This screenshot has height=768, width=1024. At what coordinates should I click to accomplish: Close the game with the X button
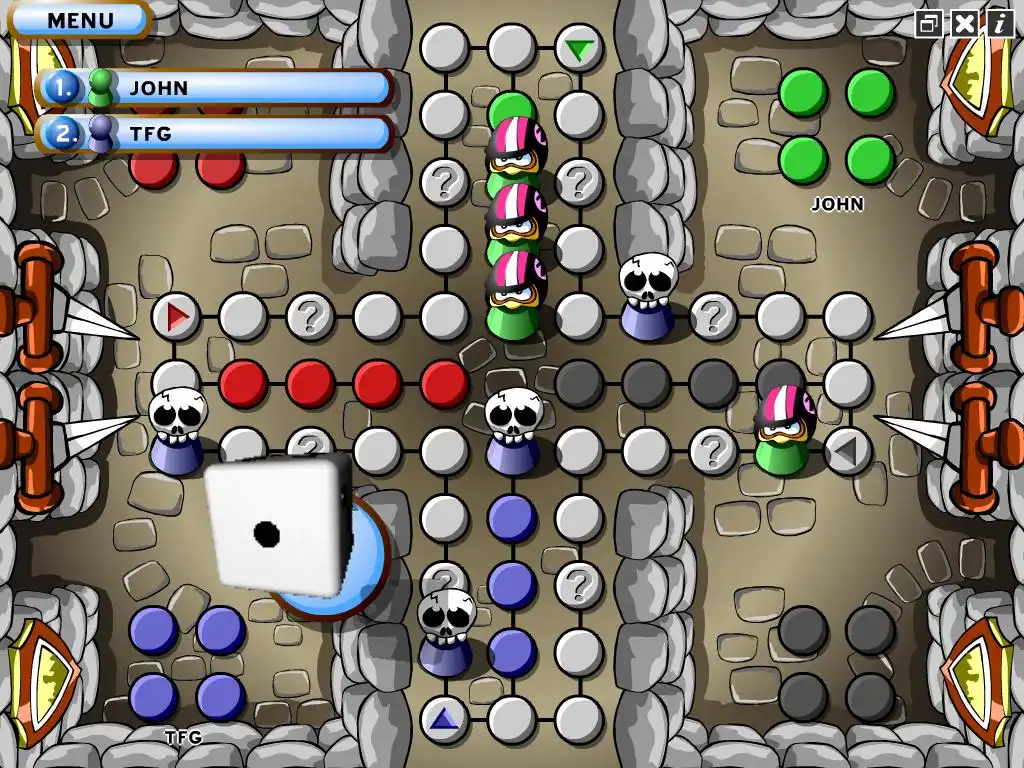[x=964, y=23]
